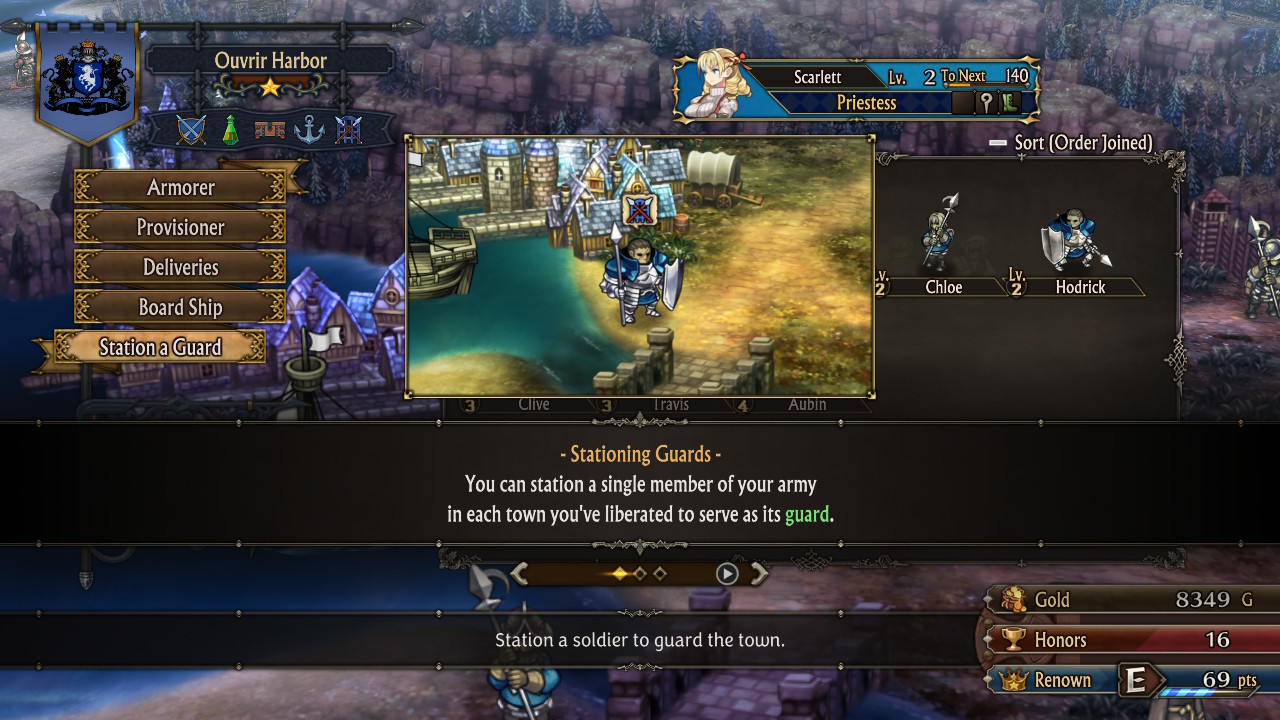Click the green potion facility icon
This screenshot has width=1280, height=720.
coord(230,130)
